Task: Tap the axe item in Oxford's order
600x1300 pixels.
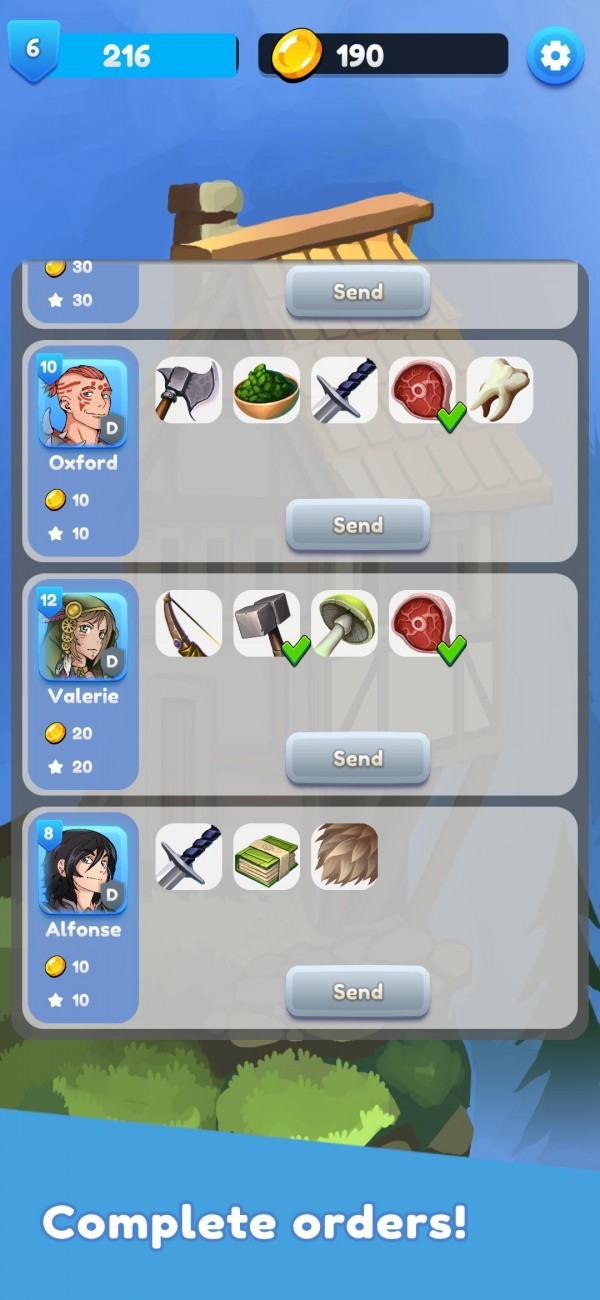Action: pyautogui.click(x=188, y=390)
